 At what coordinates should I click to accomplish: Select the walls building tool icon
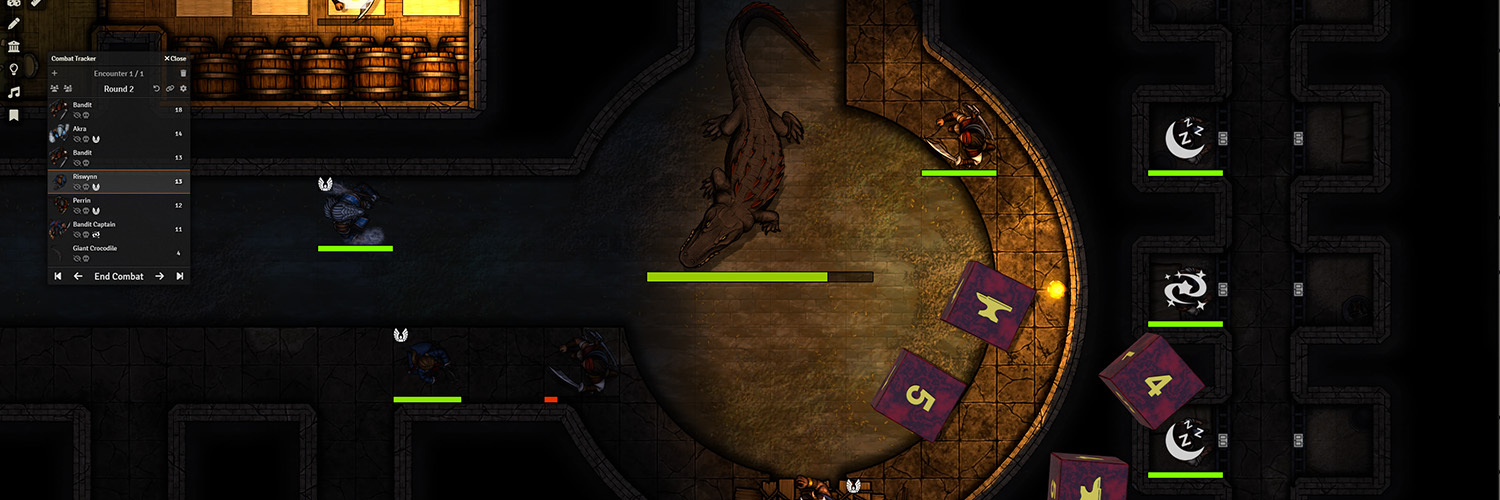pyautogui.click(x=14, y=46)
